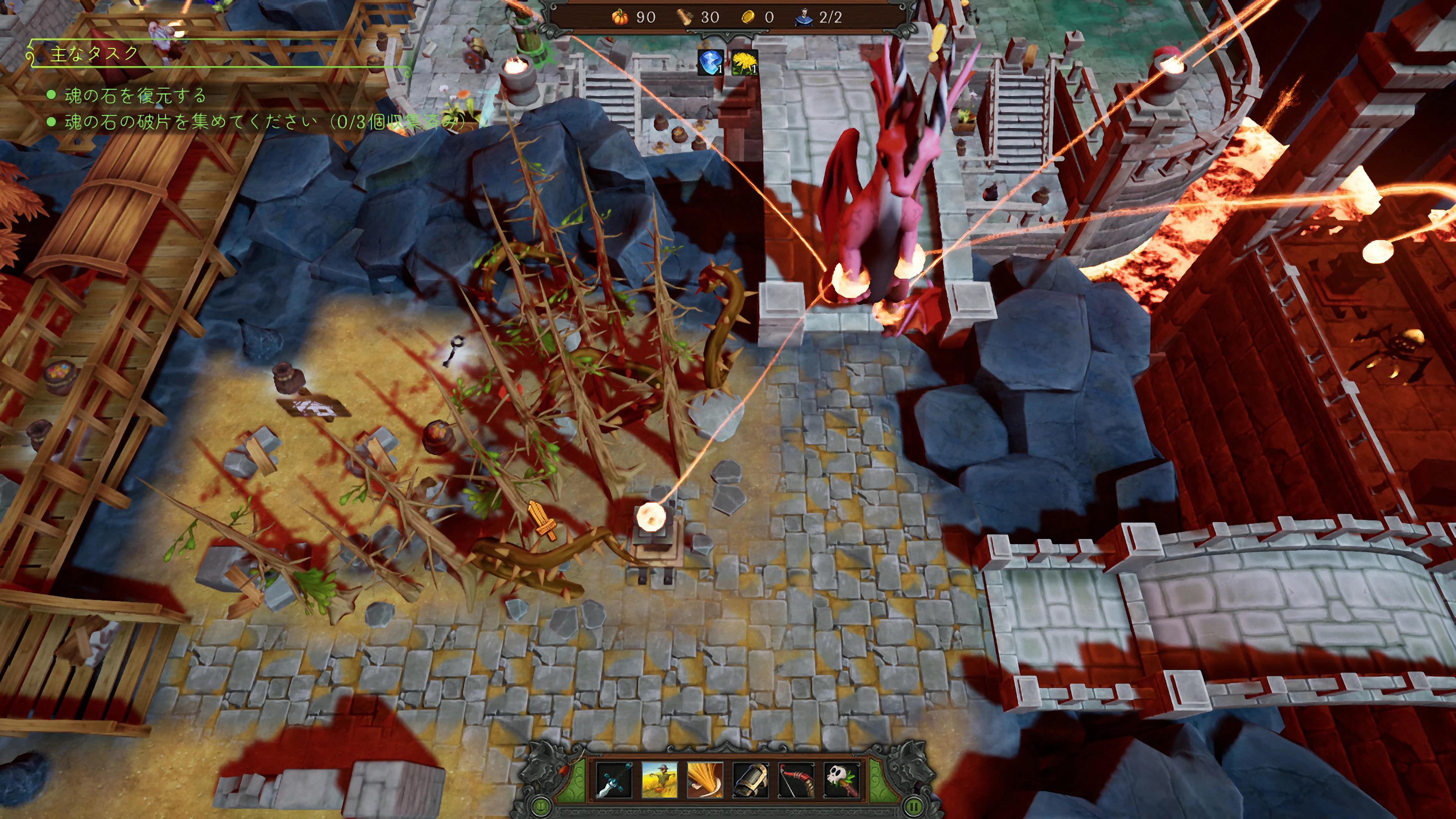Activate the wheat bundle hotbar icon
Screen dimensions: 1456x819
(x=705, y=780)
